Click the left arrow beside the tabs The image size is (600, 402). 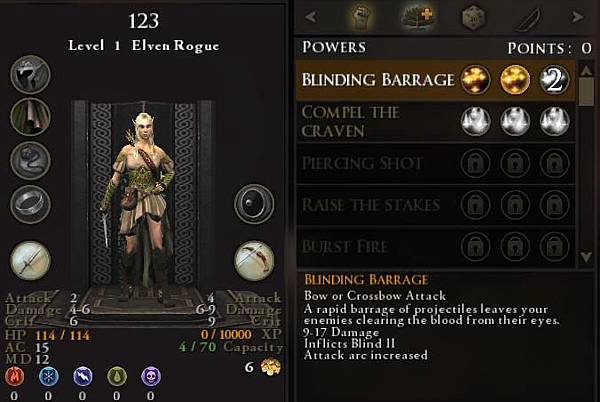click(x=310, y=17)
